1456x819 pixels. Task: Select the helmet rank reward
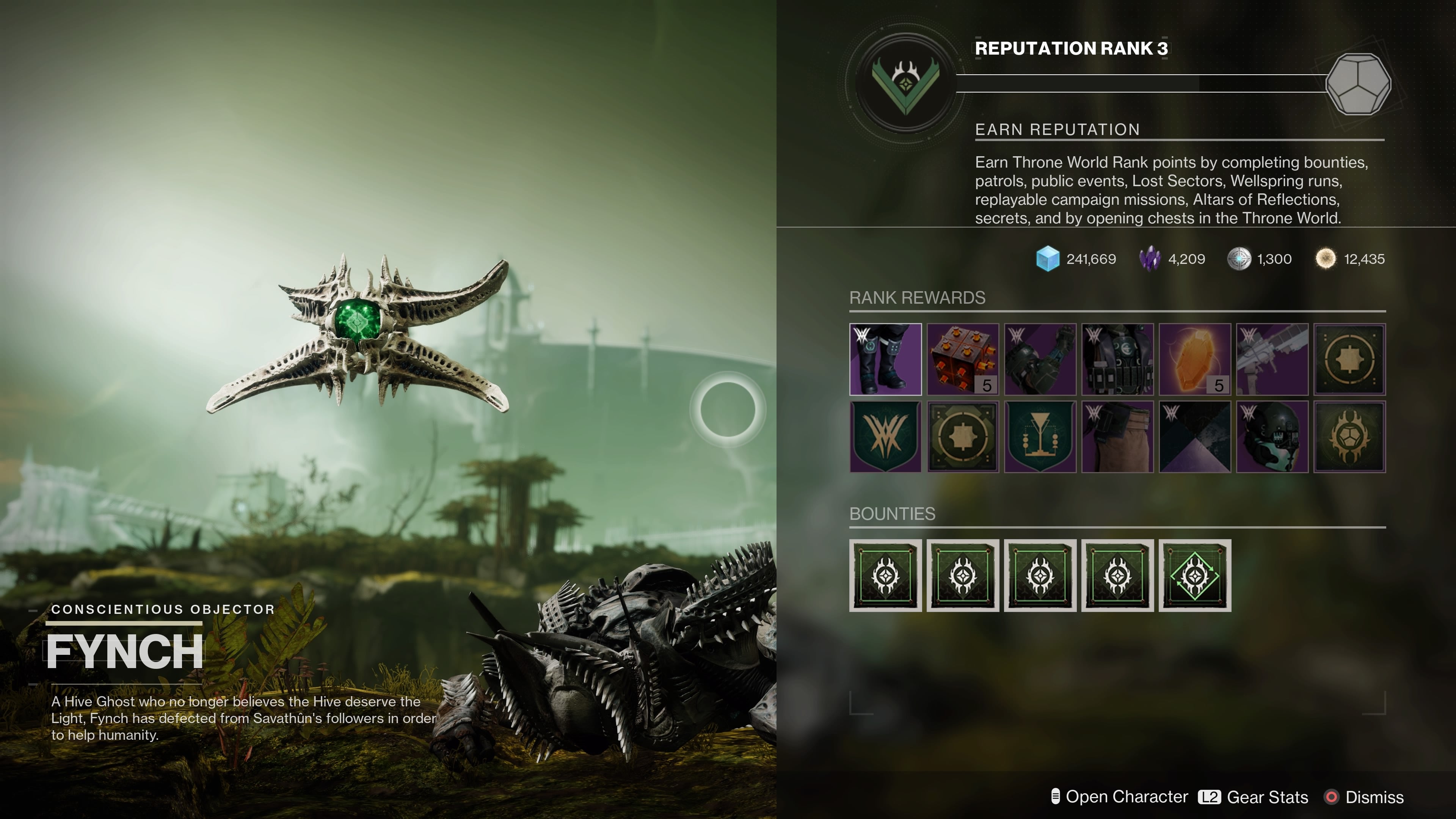(1272, 436)
